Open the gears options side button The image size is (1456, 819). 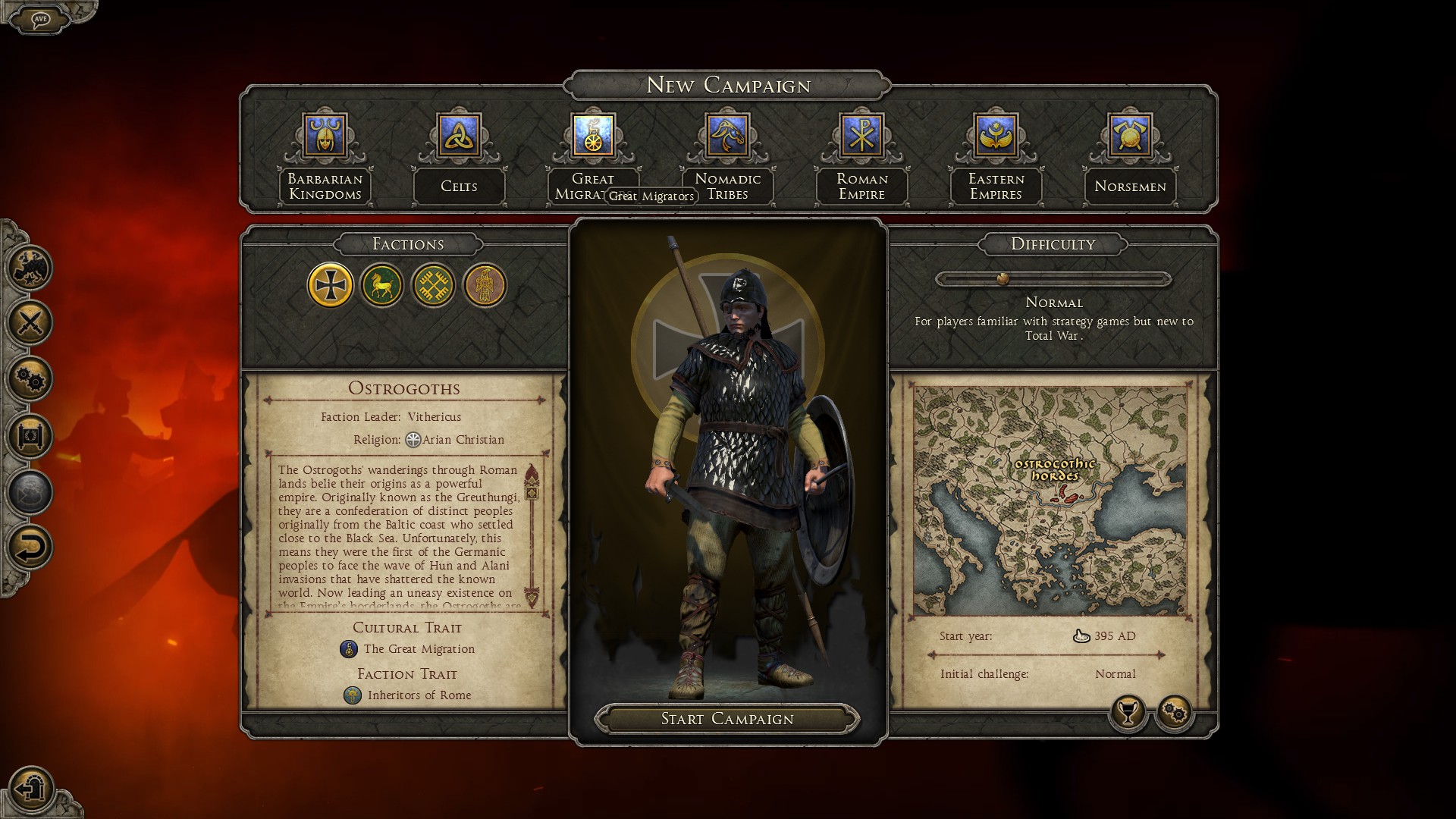pyautogui.click(x=30, y=379)
